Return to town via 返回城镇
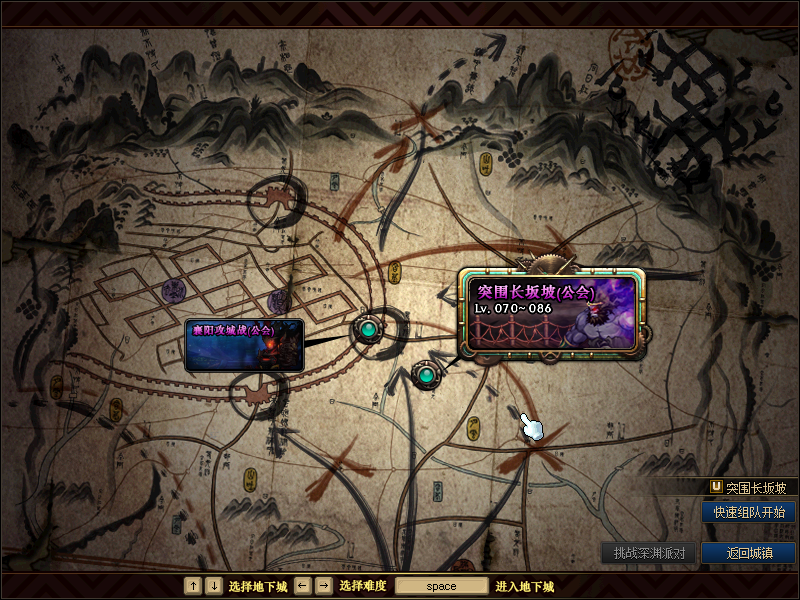This screenshot has width=800, height=600. [x=749, y=553]
